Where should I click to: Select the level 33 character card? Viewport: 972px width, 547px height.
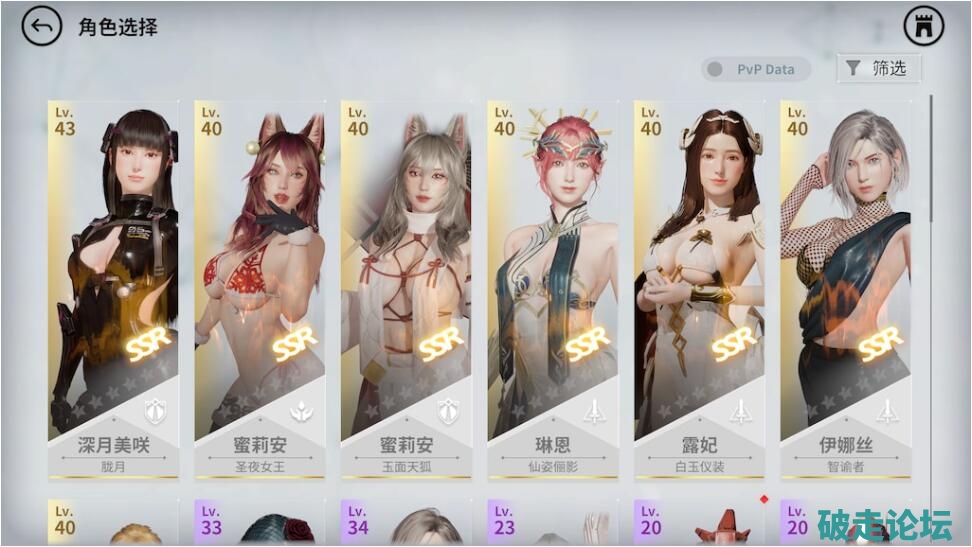pos(259,524)
